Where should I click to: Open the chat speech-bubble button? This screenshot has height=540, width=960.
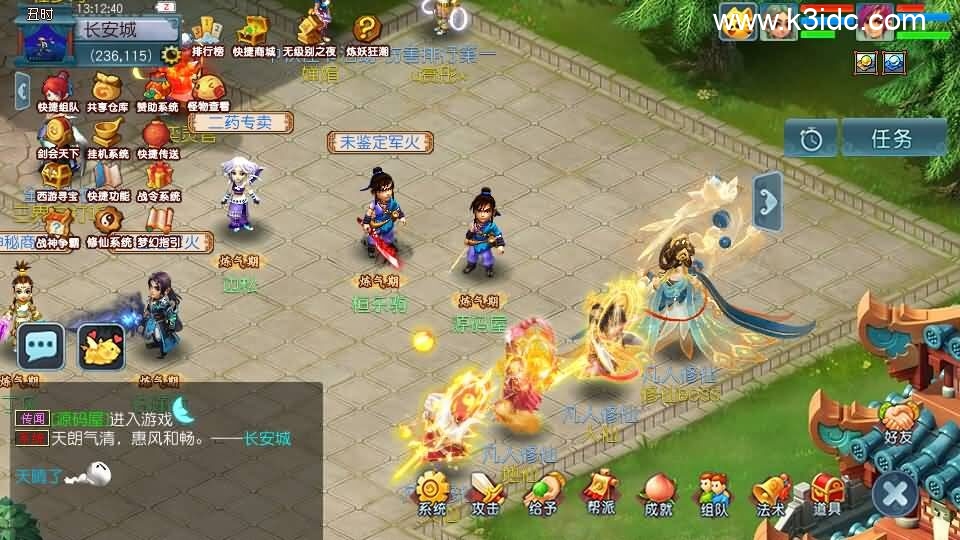click(40, 347)
